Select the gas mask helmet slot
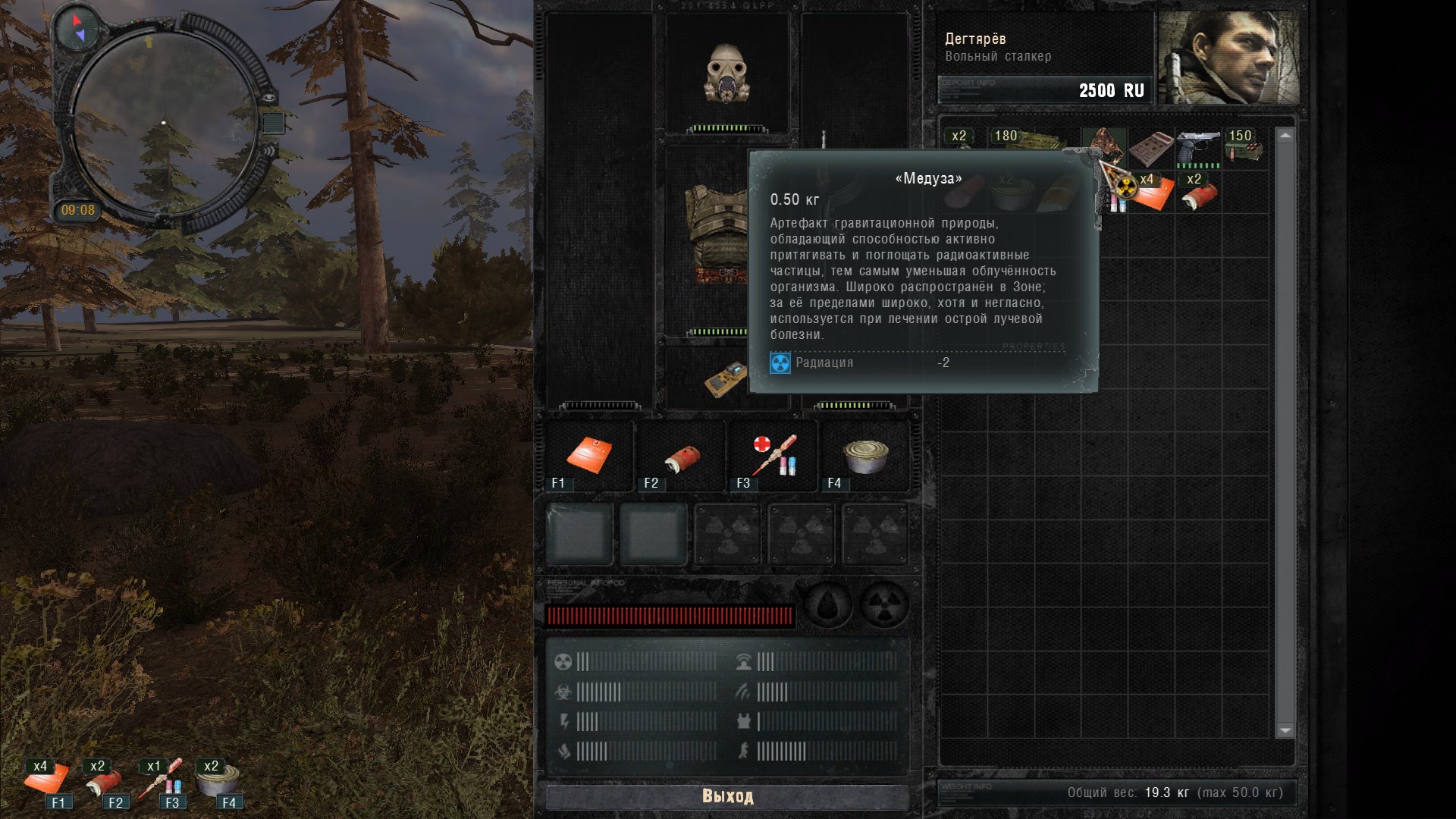This screenshot has width=1456, height=819. (x=727, y=74)
